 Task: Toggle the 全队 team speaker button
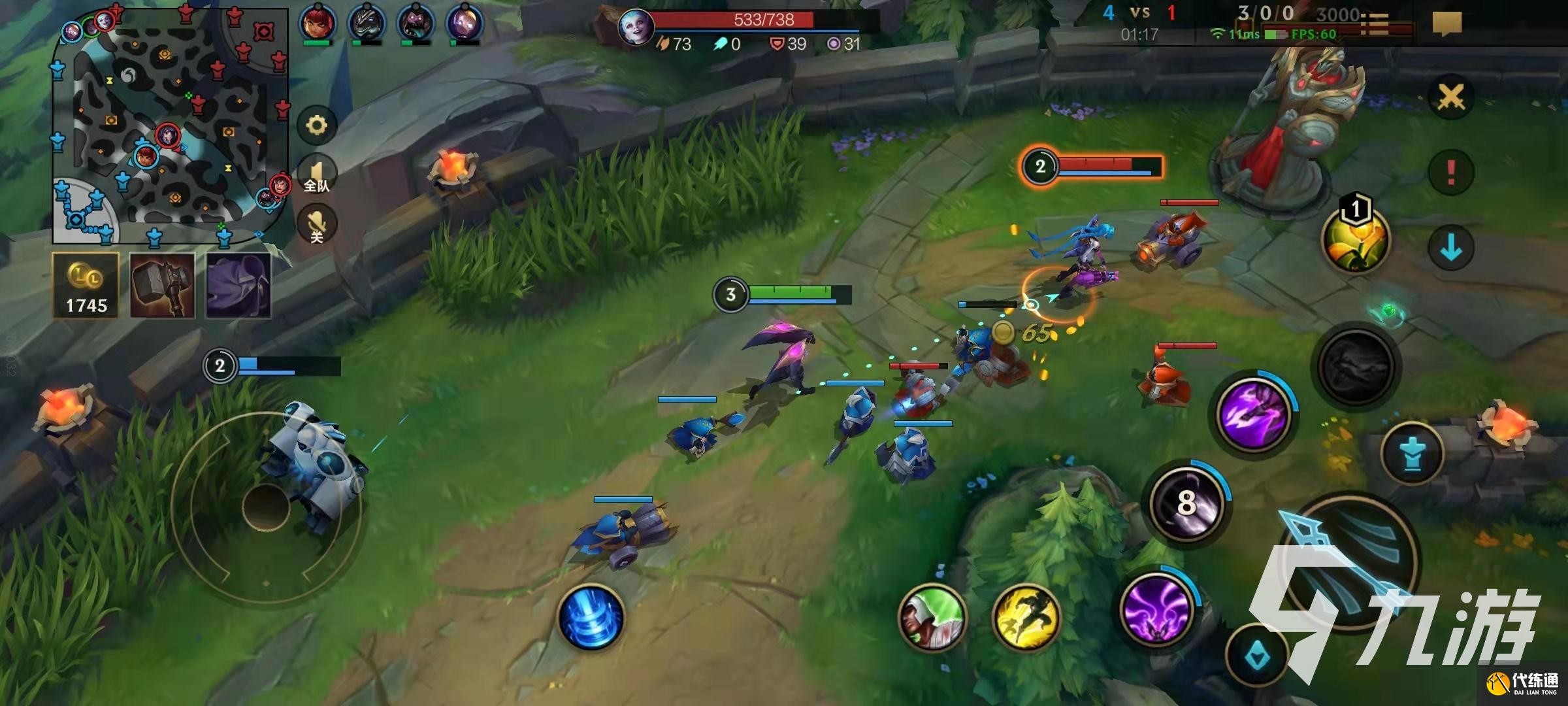(x=317, y=175)
